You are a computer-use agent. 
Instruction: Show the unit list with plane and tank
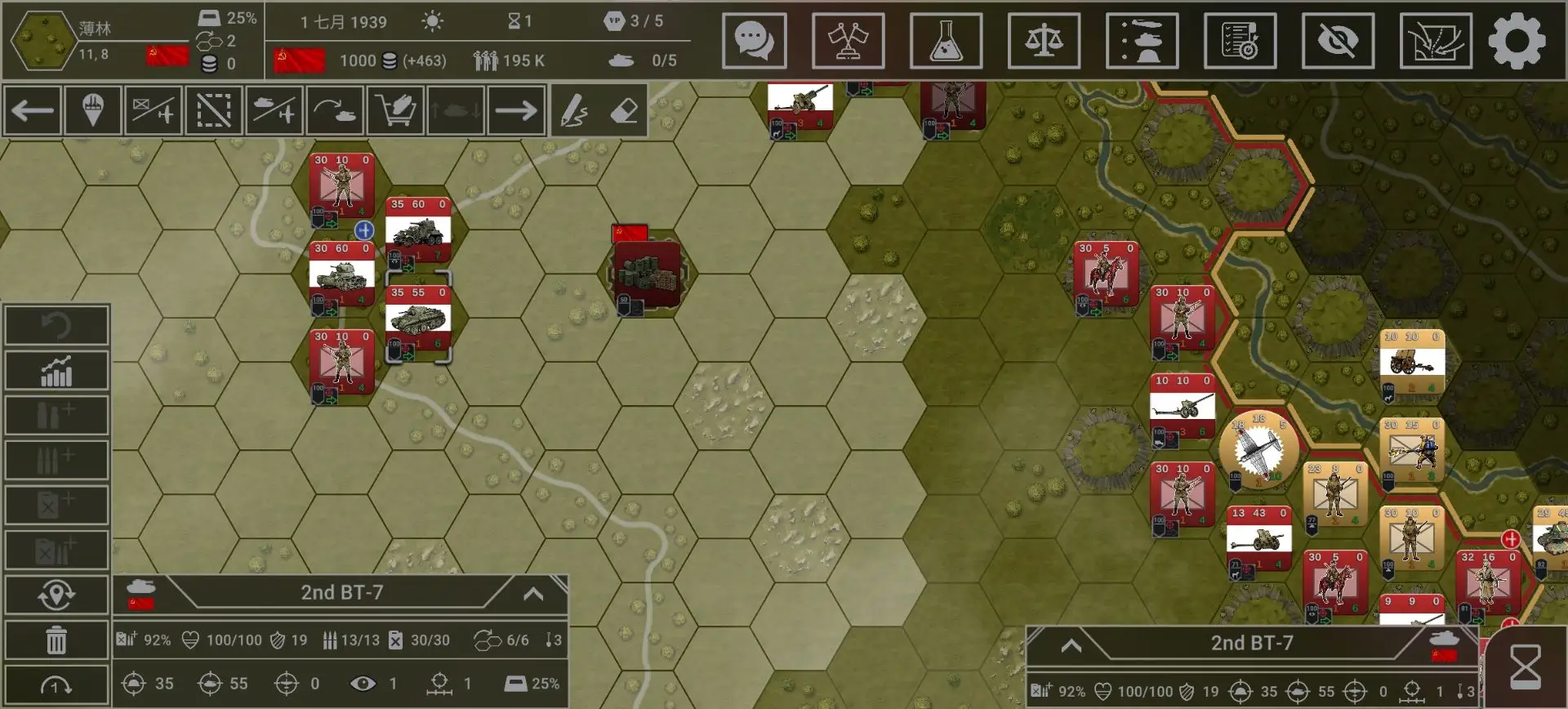(1142, 40)
